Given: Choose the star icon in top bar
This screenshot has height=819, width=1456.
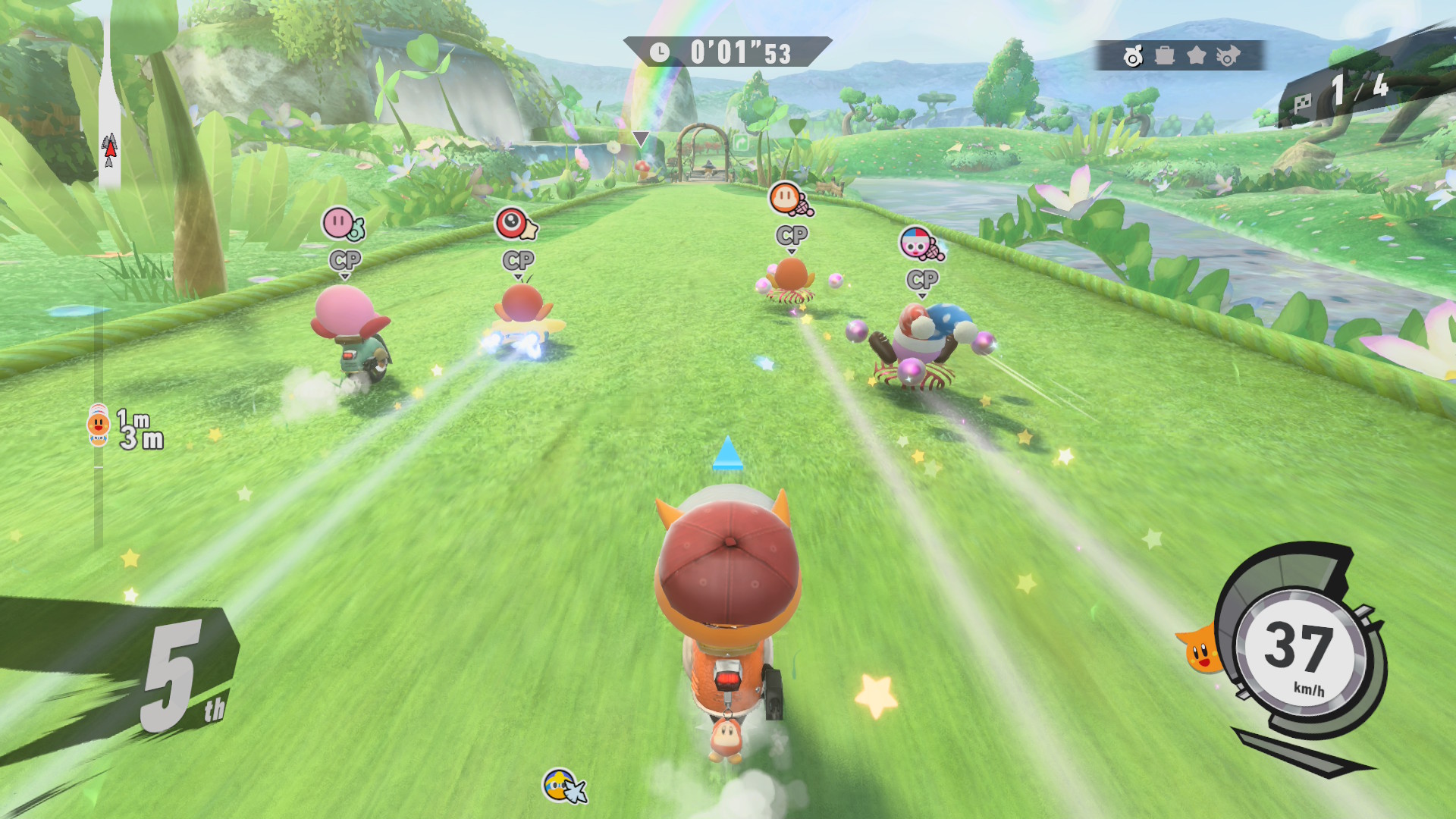Looking at the screenshot, I should pyautogui.click(x=1197, y=55).
